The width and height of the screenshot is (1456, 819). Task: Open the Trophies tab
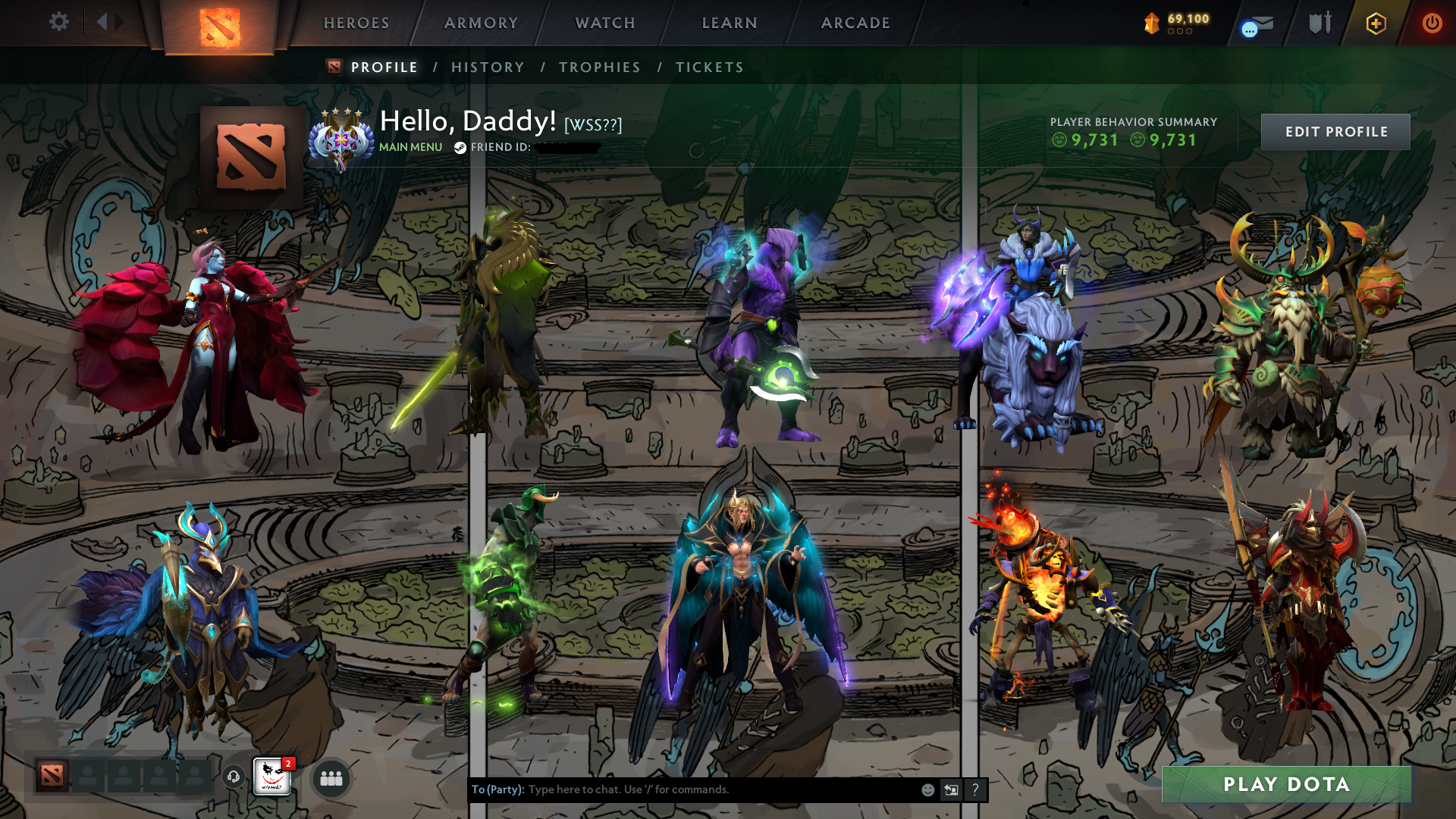click(x=599, y=67)
